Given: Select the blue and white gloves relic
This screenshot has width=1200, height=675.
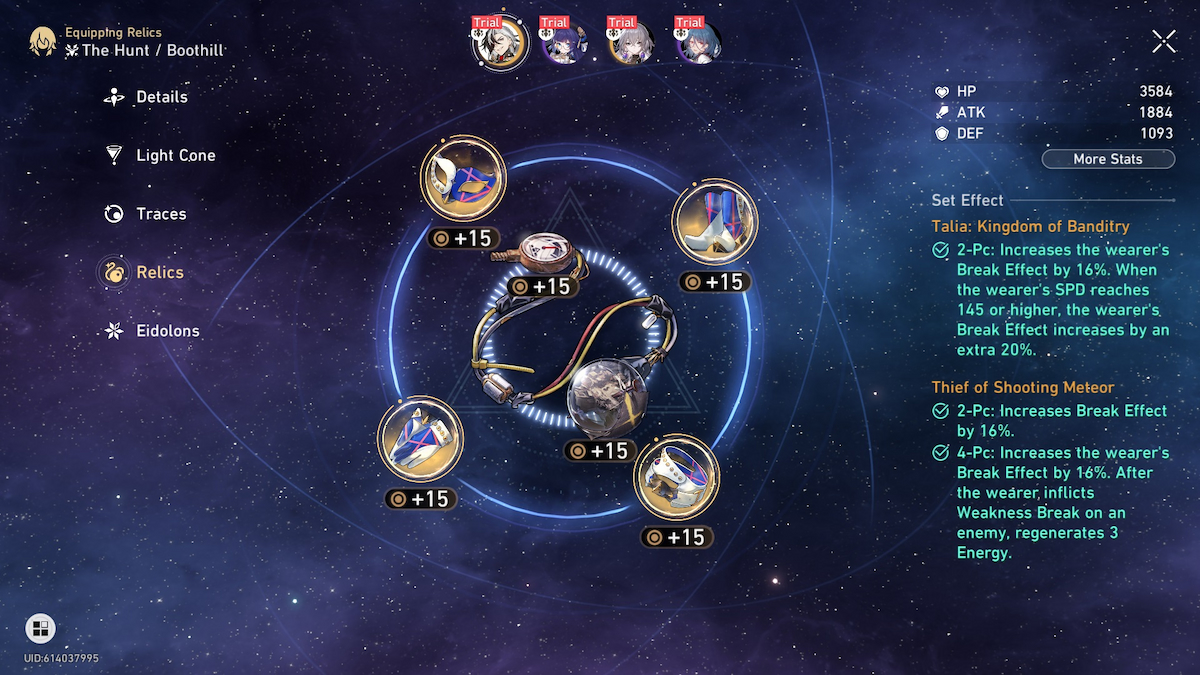Looking at the screenshot, I should pos(420,439).
